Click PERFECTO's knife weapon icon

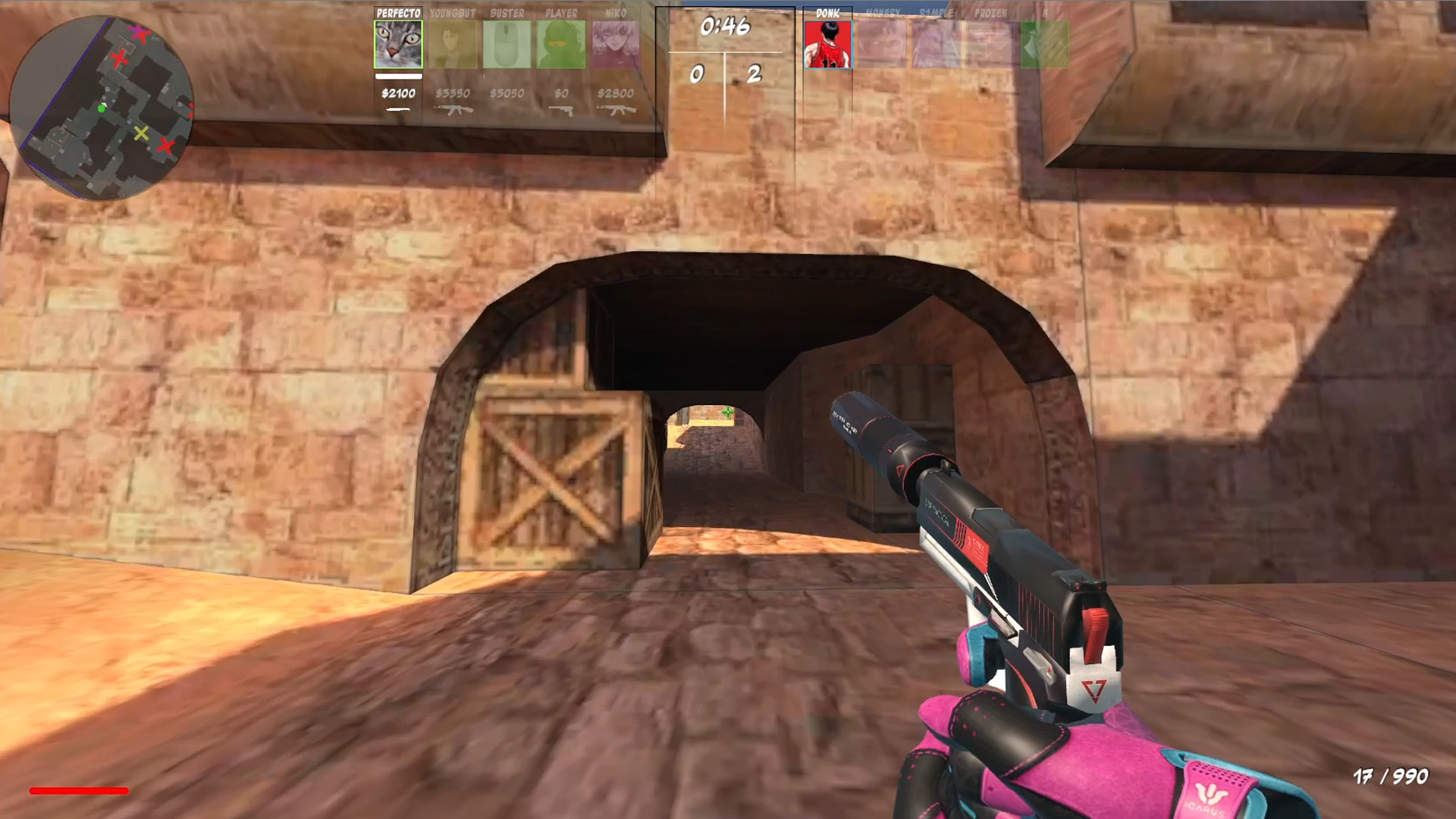[397, 111]
